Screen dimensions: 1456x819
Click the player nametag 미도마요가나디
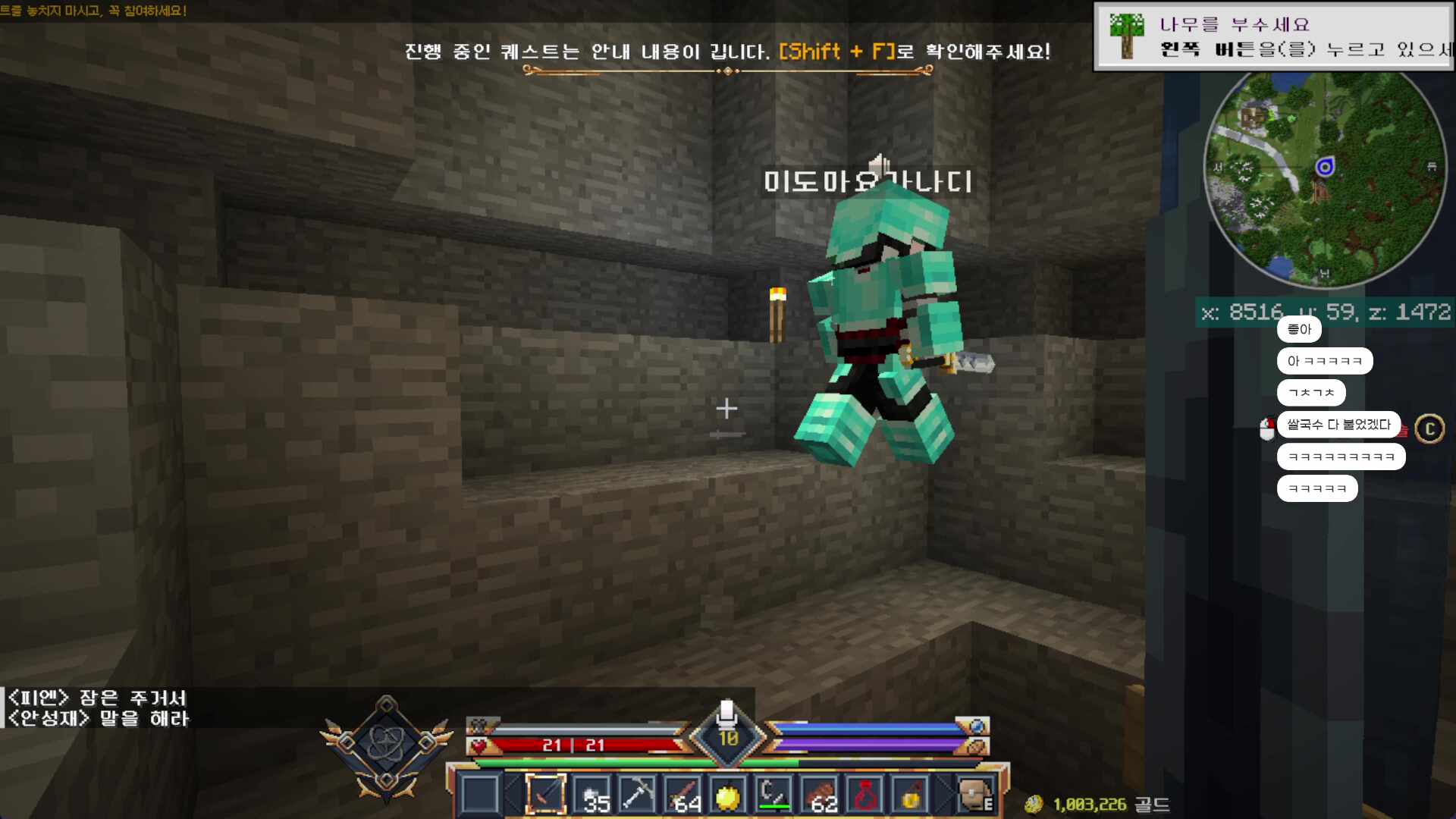865,182
